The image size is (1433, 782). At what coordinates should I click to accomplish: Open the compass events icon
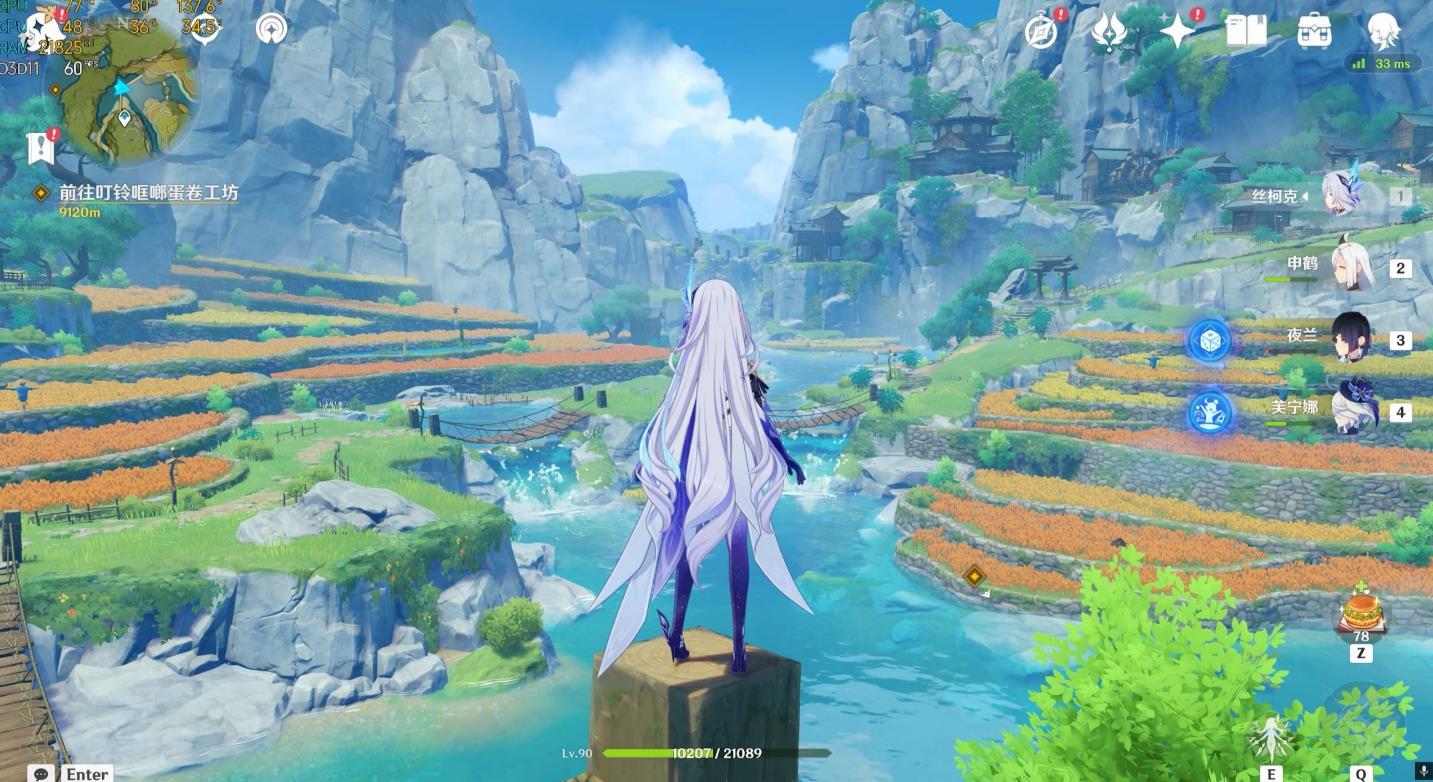(x=1041, y=32)
